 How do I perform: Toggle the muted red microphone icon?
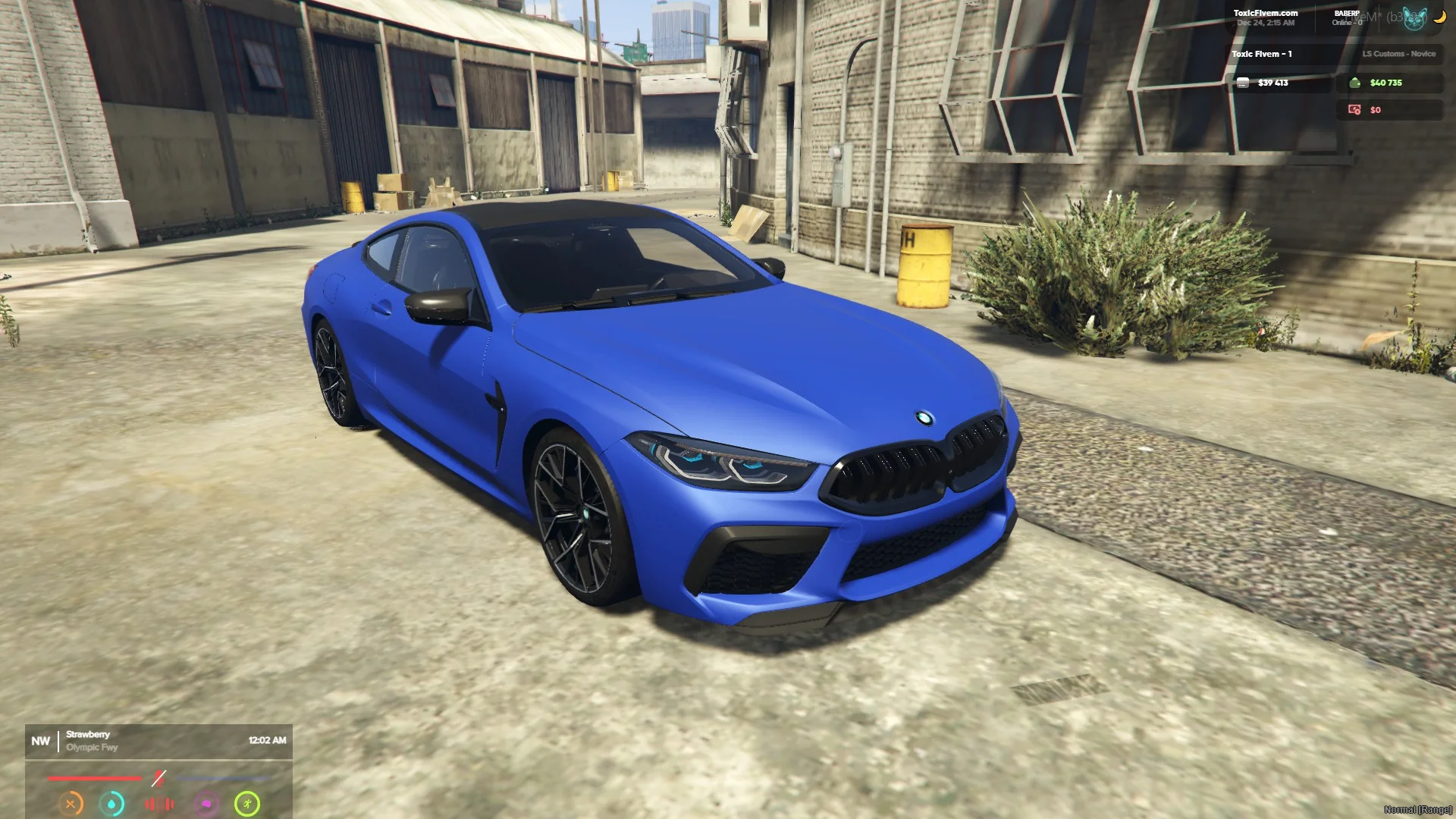158,778
